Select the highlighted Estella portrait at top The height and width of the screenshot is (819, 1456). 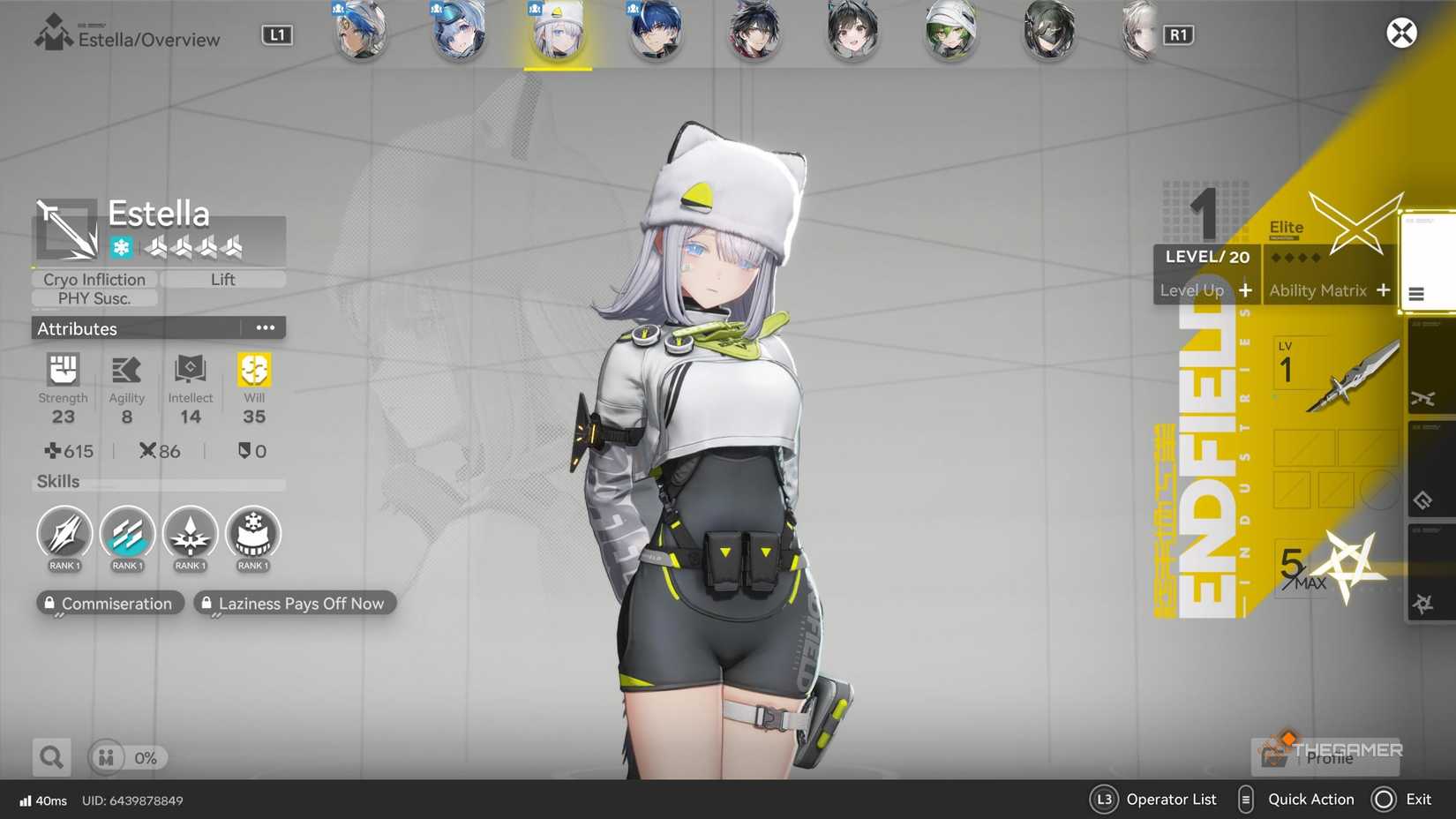pos(558,33)
